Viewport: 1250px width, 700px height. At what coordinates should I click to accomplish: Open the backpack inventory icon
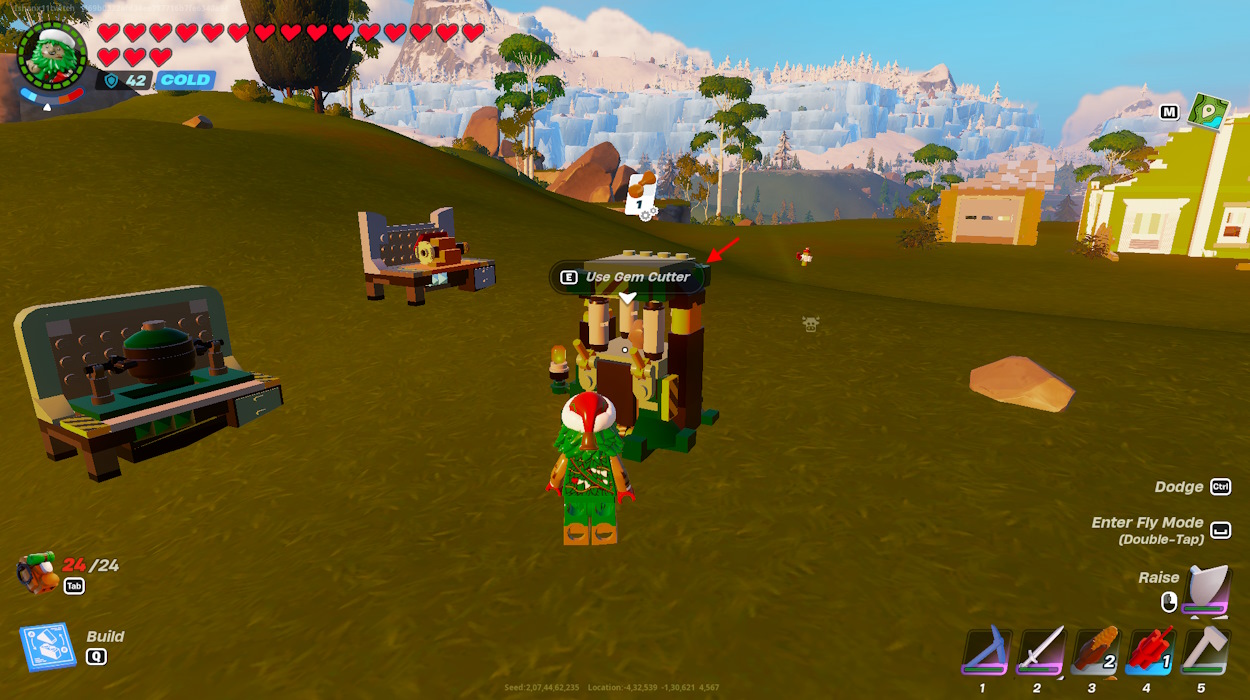[37, 572]
